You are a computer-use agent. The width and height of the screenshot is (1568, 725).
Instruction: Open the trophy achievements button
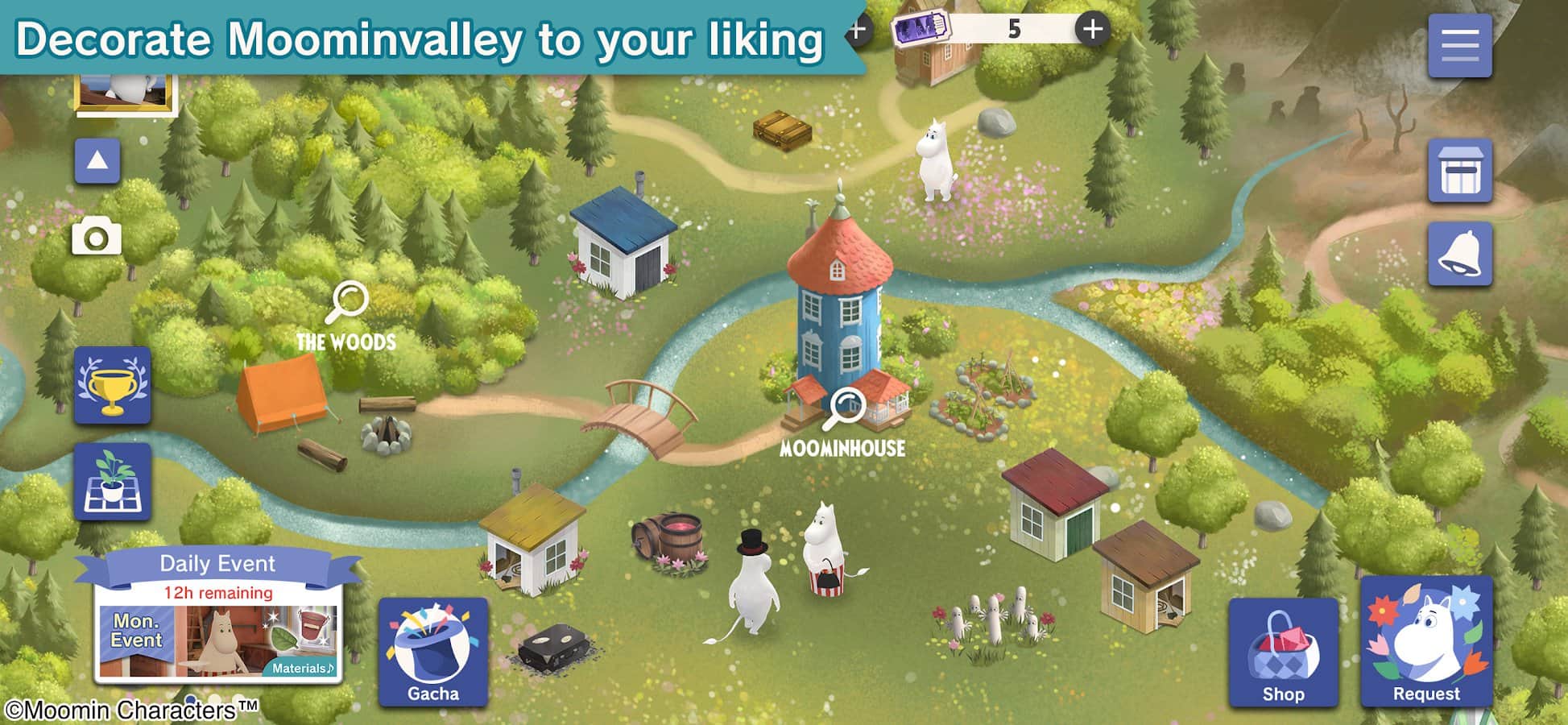(113, 385)
